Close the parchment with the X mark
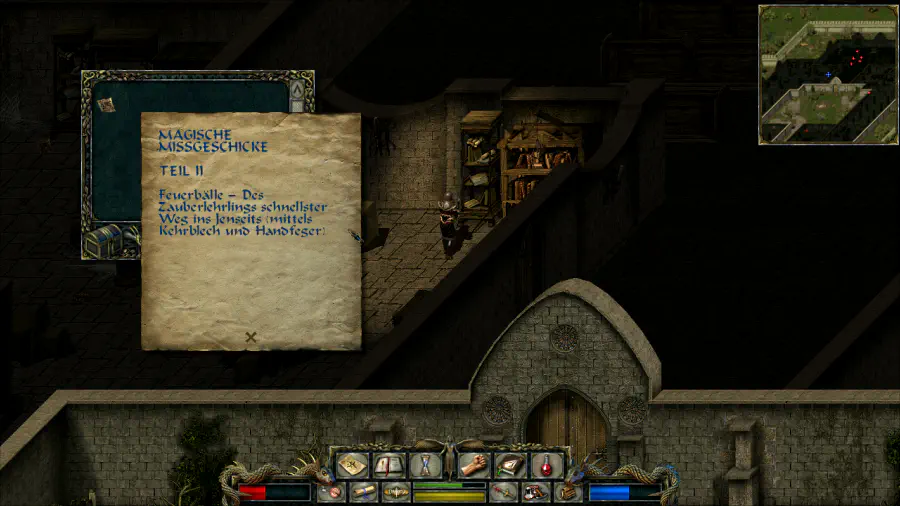The image size is (900, 506). pyautogui.click(x=251, y=337)
